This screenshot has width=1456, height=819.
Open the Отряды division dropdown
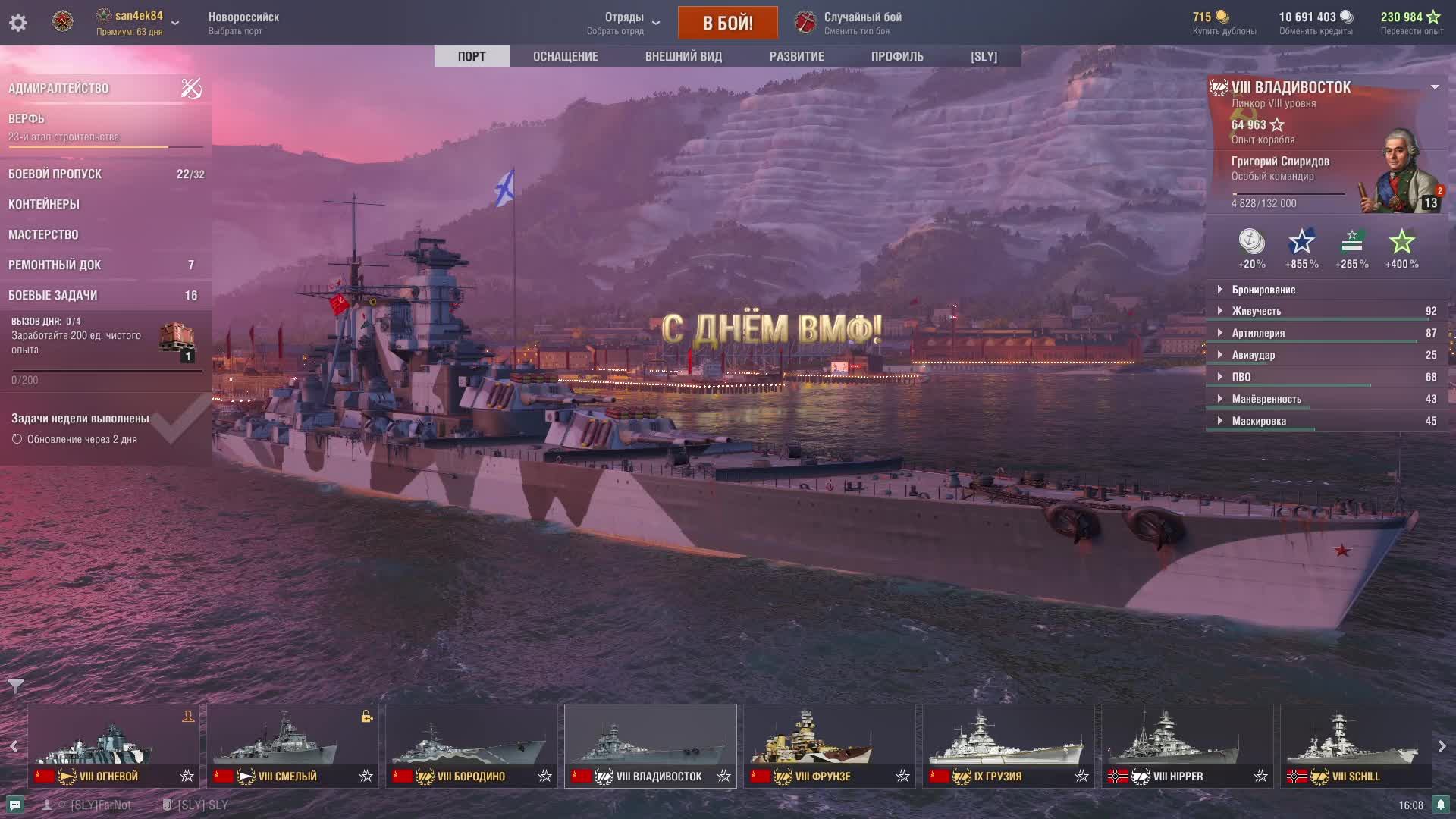(x=625, y=23)
